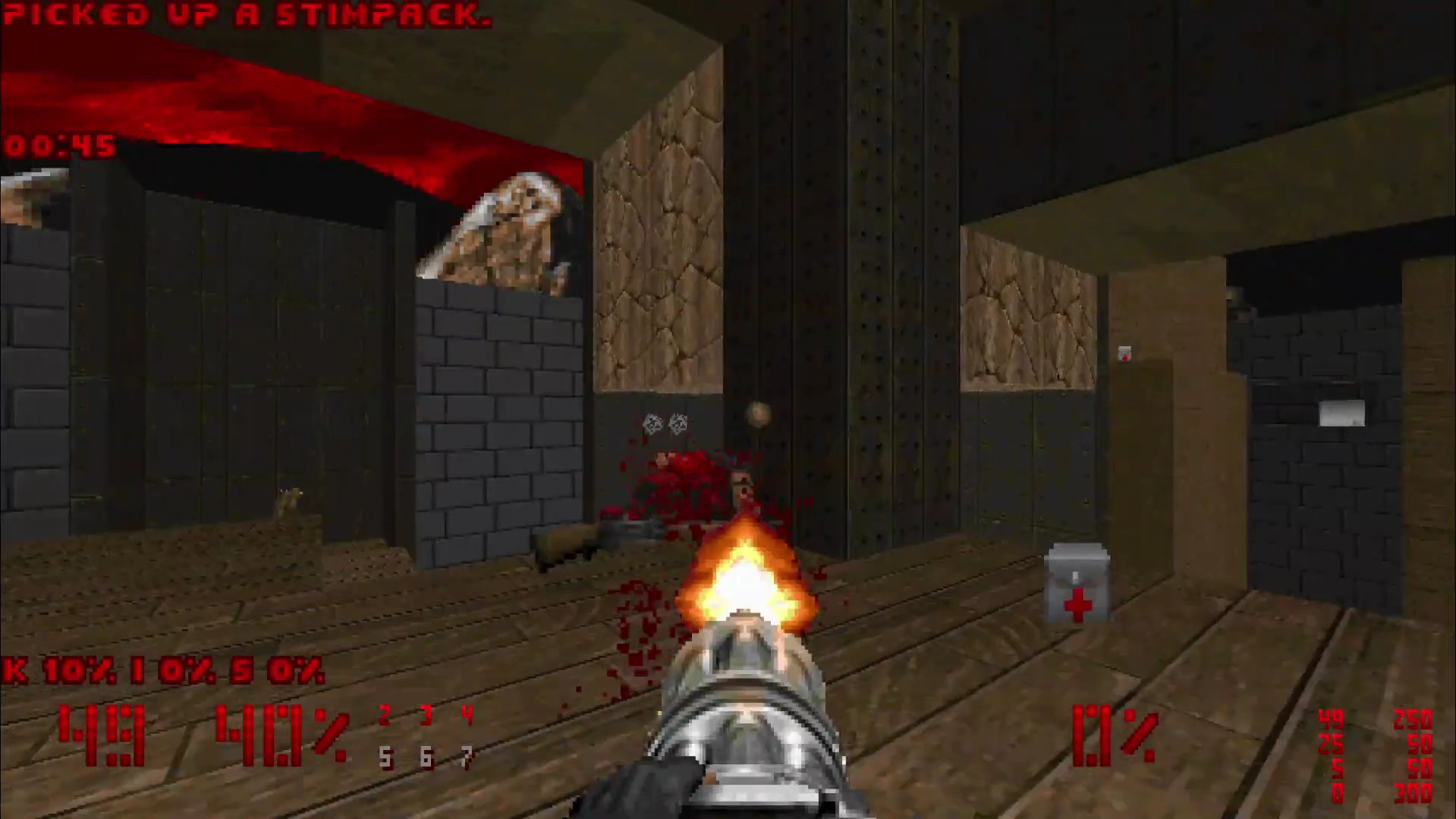
Task: Select weapon slot 6 on the HUD
Action: point(426,757)
